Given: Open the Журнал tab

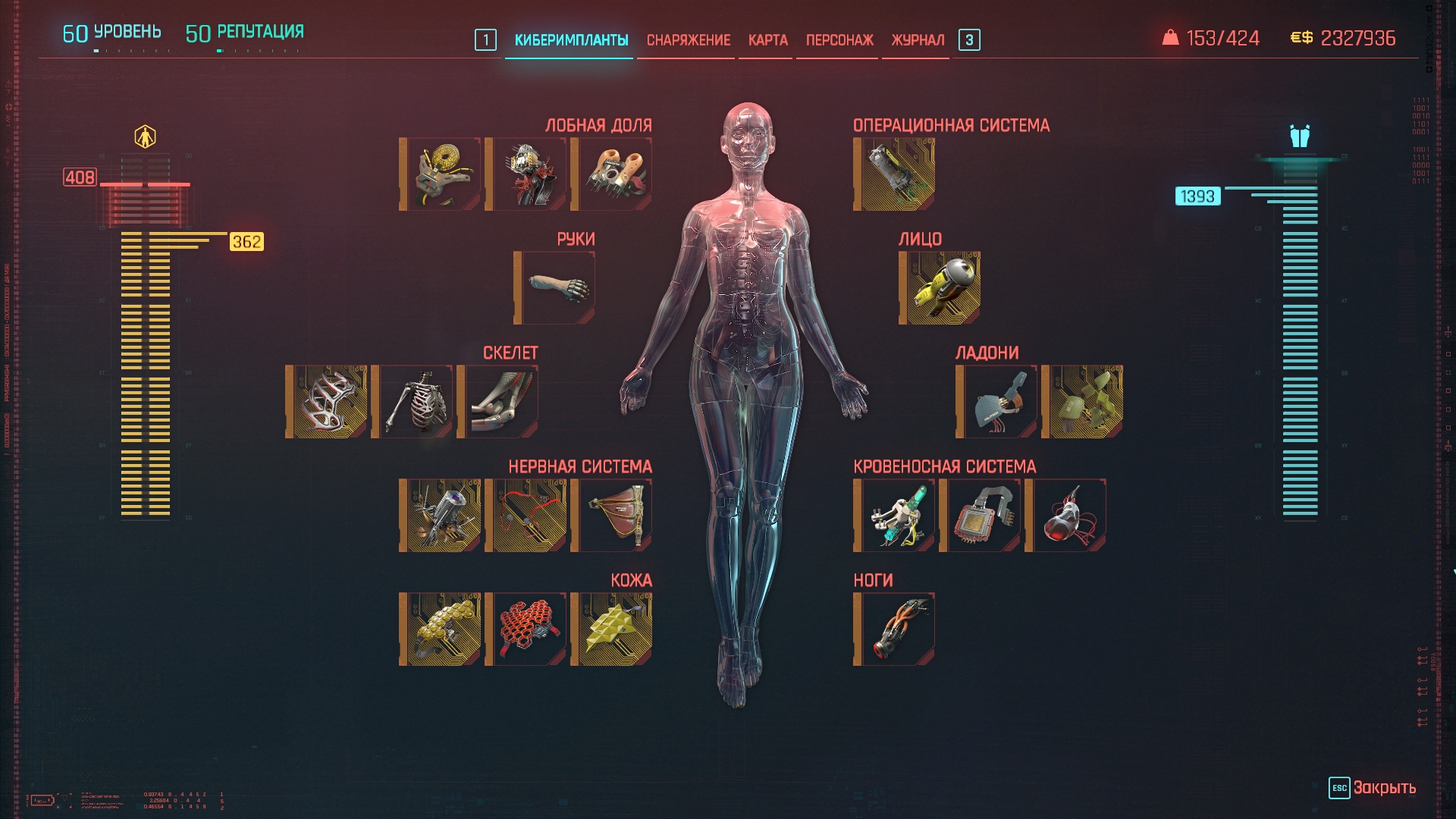Looking at the screenshot, I should pyautogui.click(x=917, y=40).
